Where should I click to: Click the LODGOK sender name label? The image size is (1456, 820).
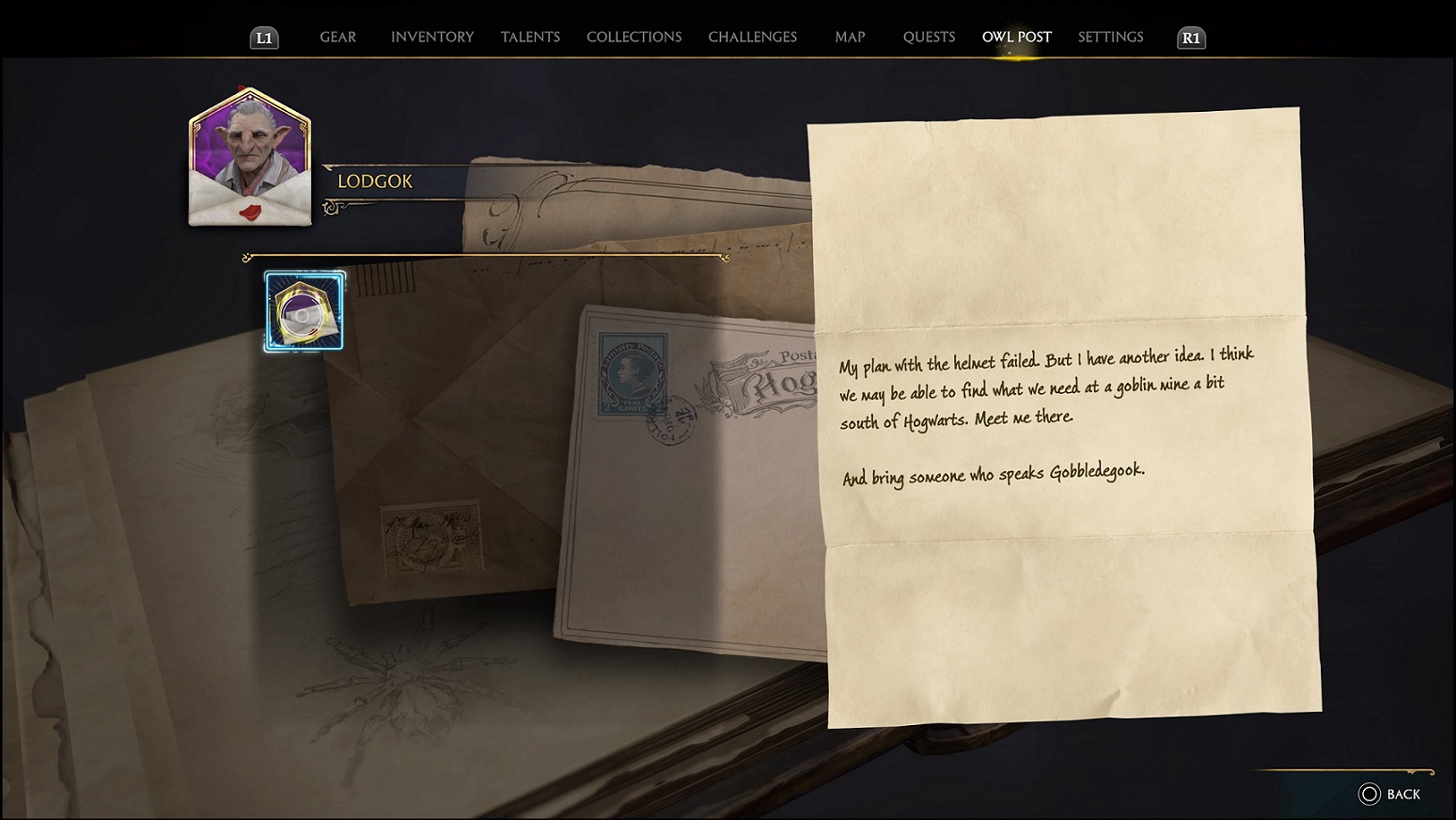pos(375,181)
